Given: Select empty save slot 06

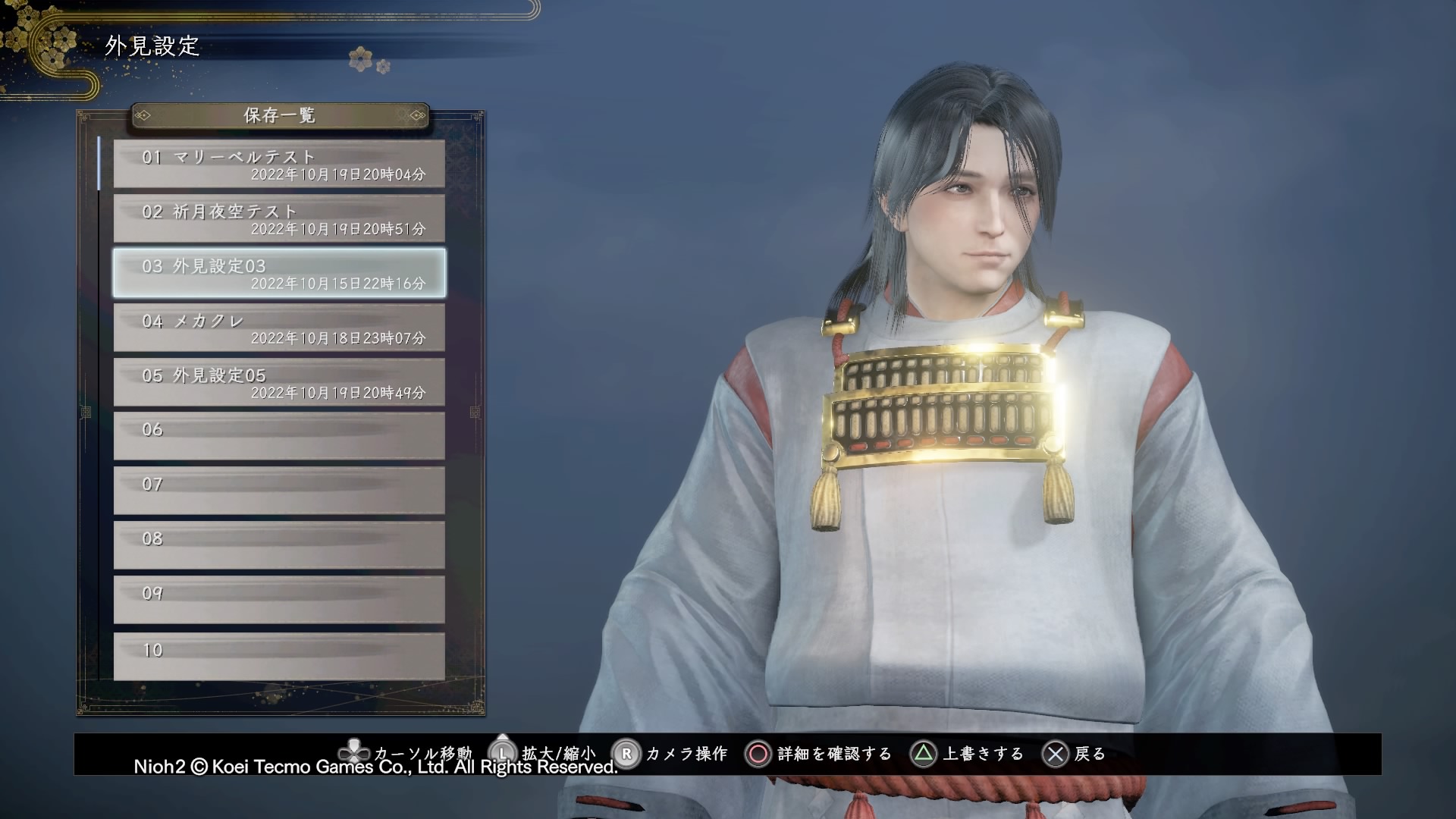Looking at the screenshot, I should [x=279, y=436].
